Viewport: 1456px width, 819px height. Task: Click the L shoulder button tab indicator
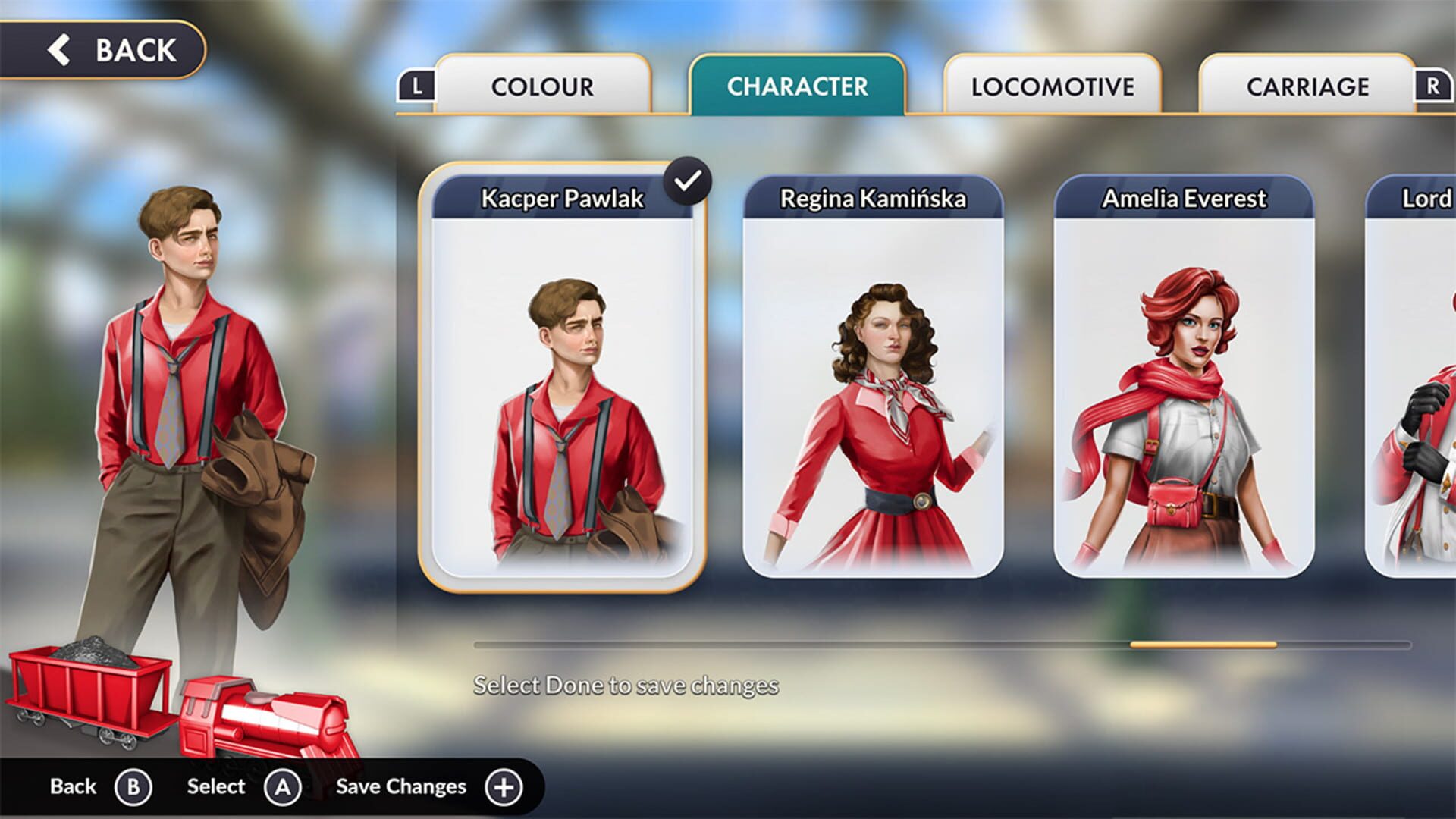tap(416, 86)
